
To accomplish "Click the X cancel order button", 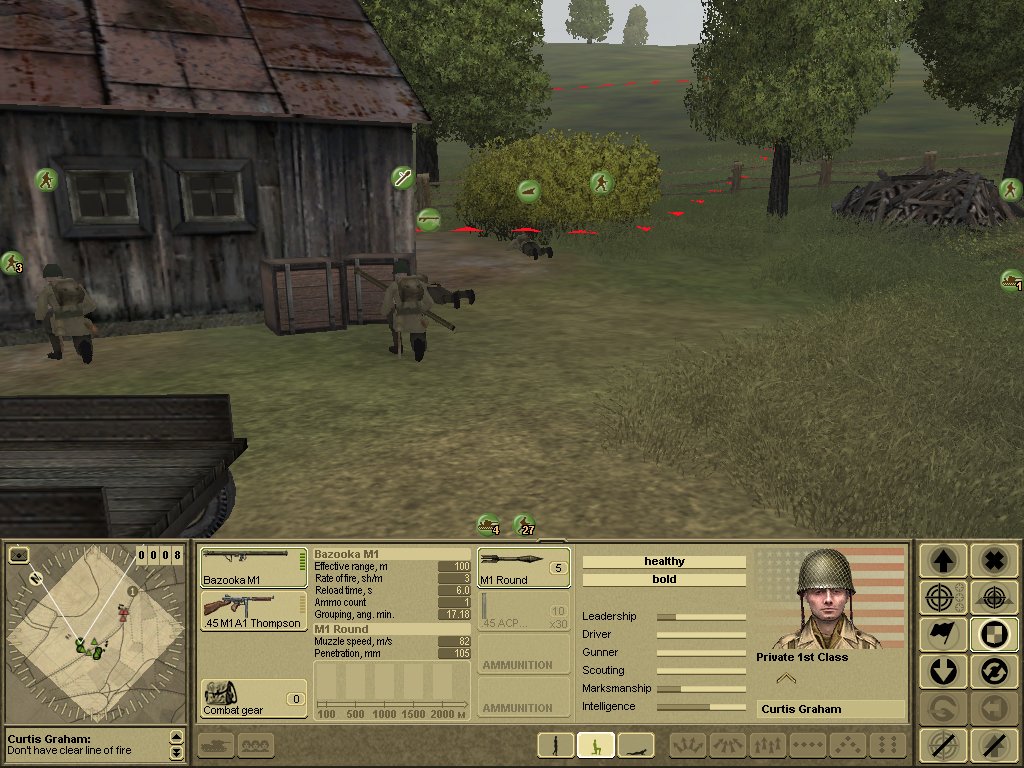I will [x=993, y=561].
